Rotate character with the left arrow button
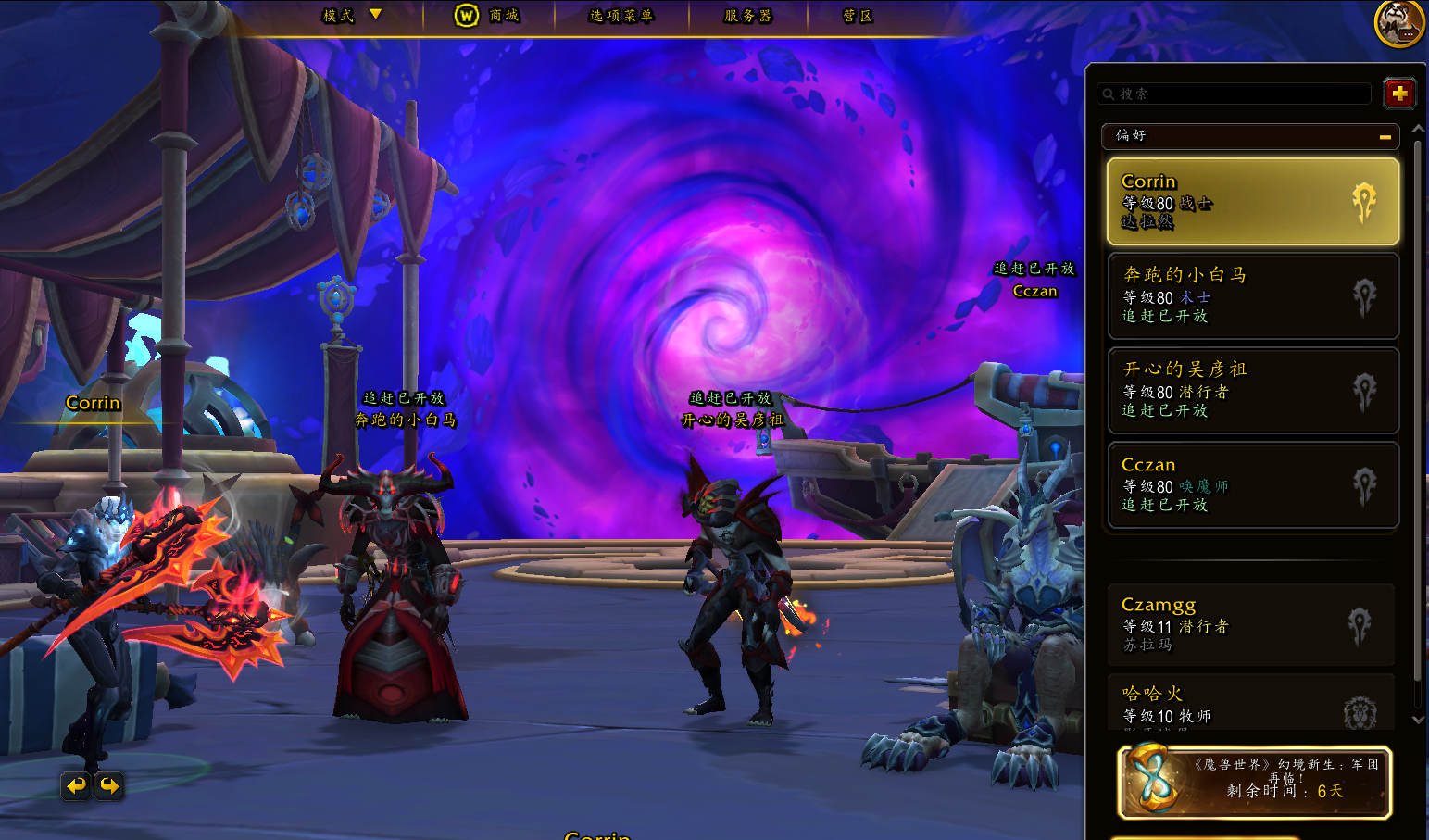The height and width of the screenshot is (840, 1429). (76, 786)
